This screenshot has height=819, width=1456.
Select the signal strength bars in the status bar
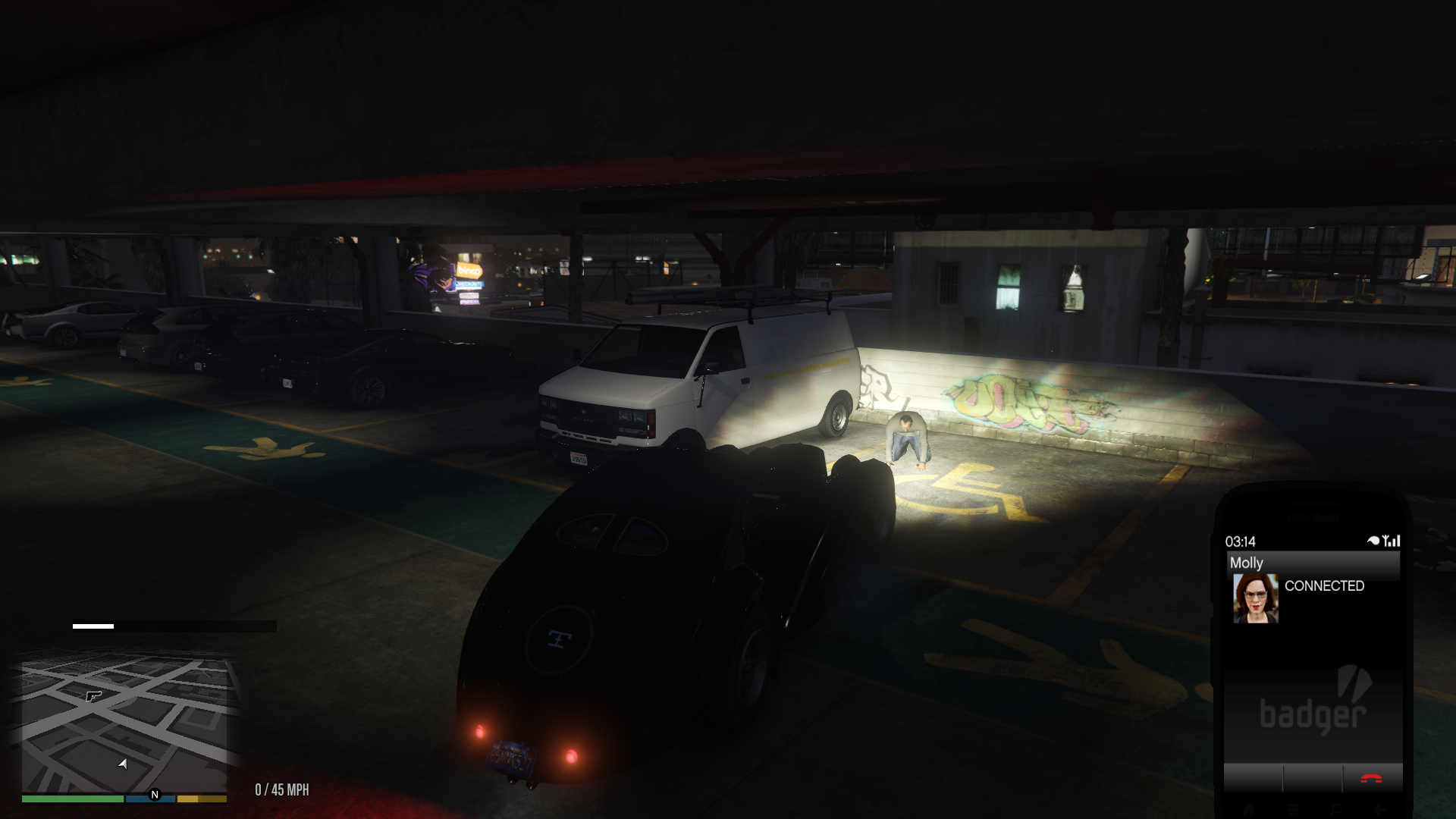click(1392, 540)
